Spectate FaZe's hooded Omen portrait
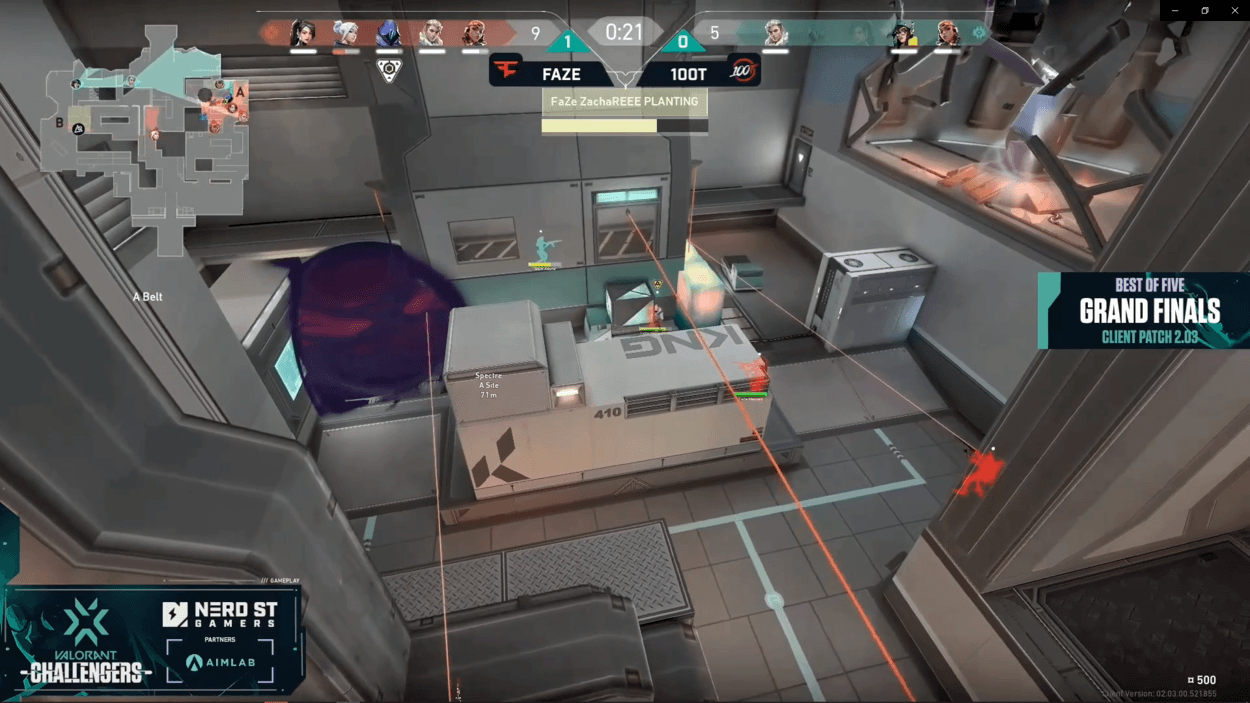 point(388,34)
